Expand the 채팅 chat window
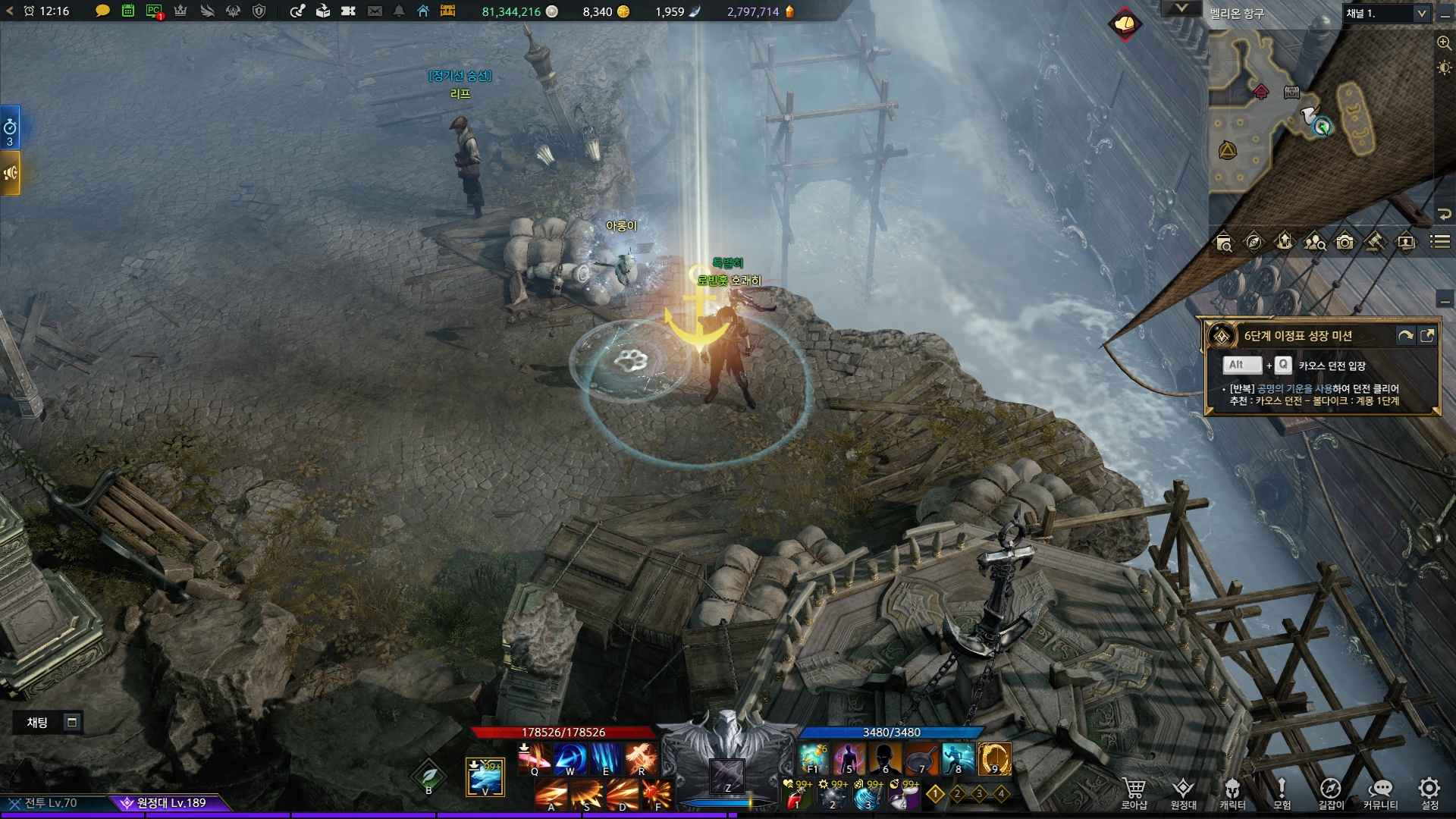Screen dimensions: 1456x819 (x=72, y=722)
